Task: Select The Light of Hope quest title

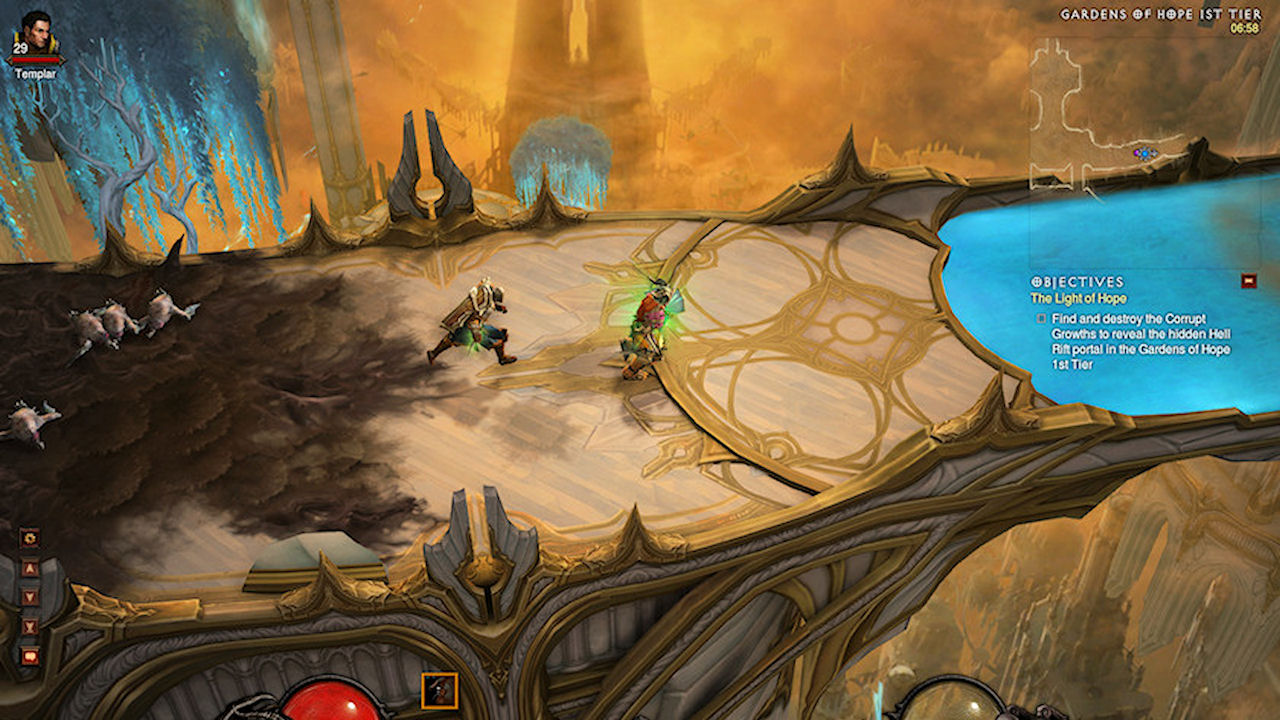Action: [1078, 298]
